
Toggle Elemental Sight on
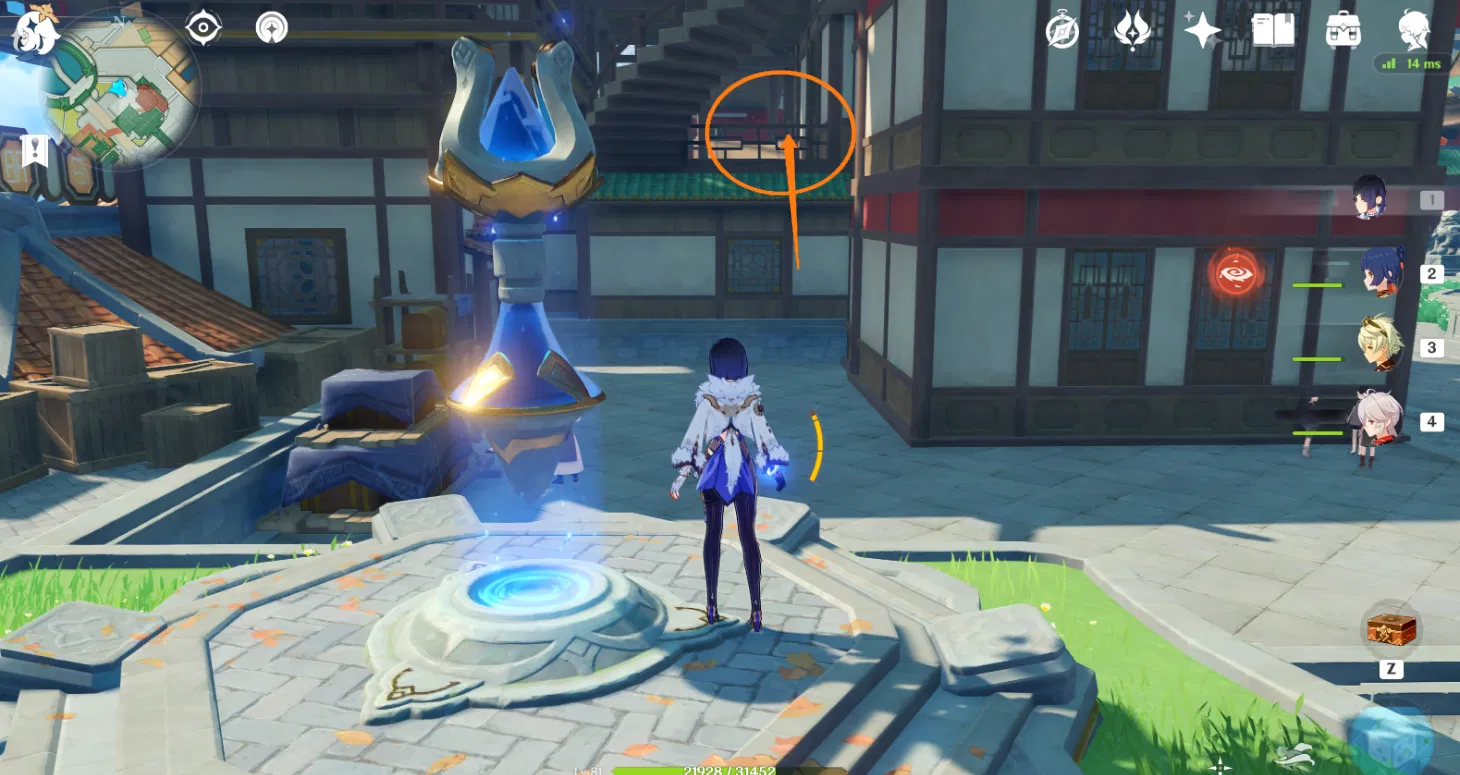point(204,27)
